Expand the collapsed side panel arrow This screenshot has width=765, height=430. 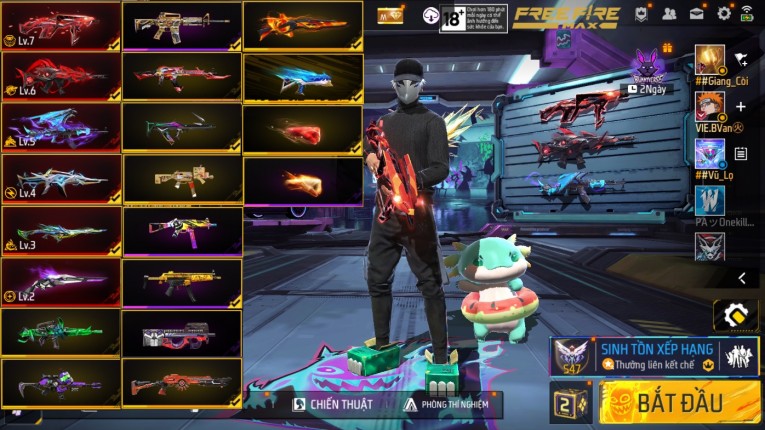pos(741,278)
